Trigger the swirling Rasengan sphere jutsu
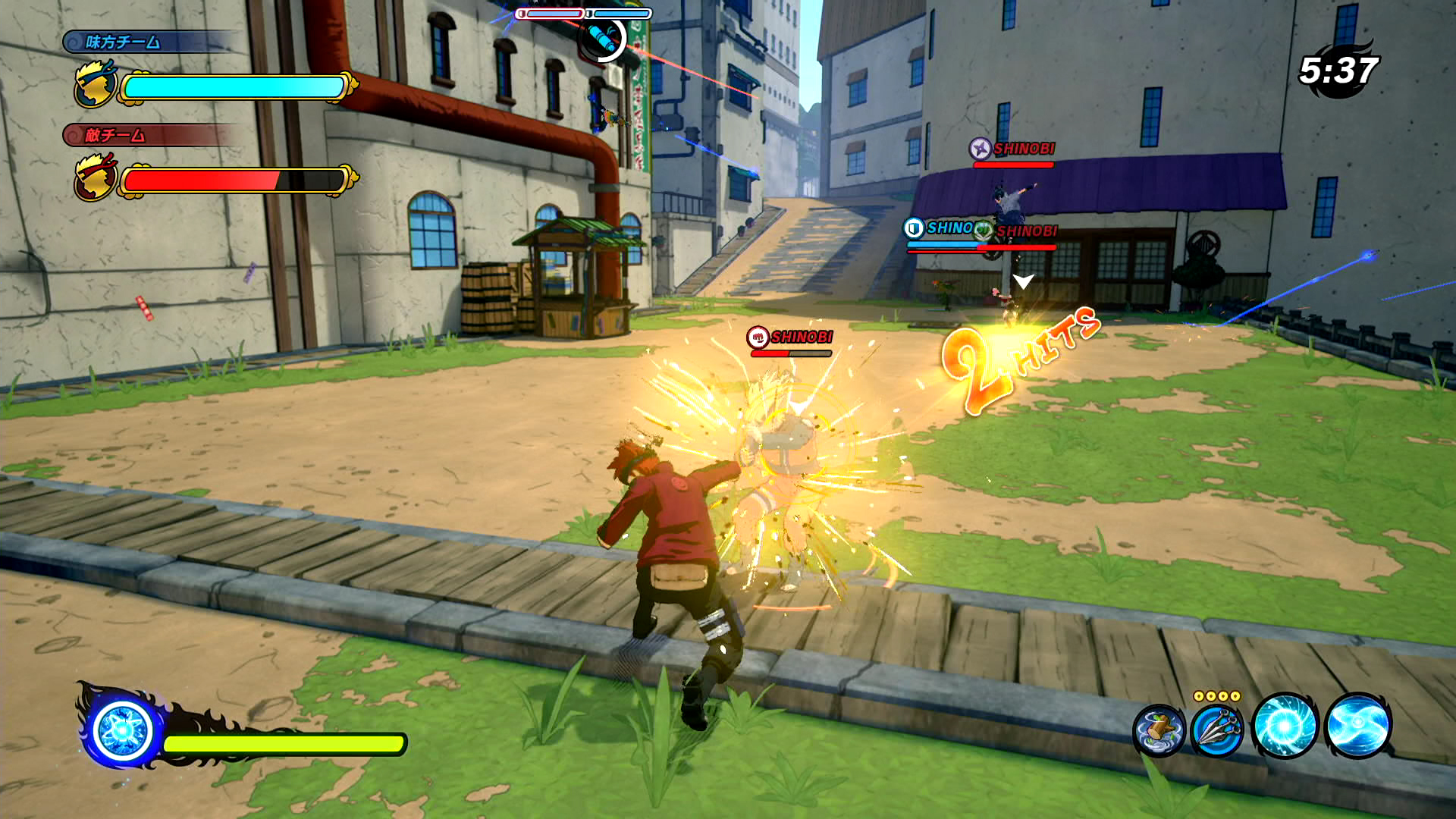 pyautogui.click(x=1285, y=726)
